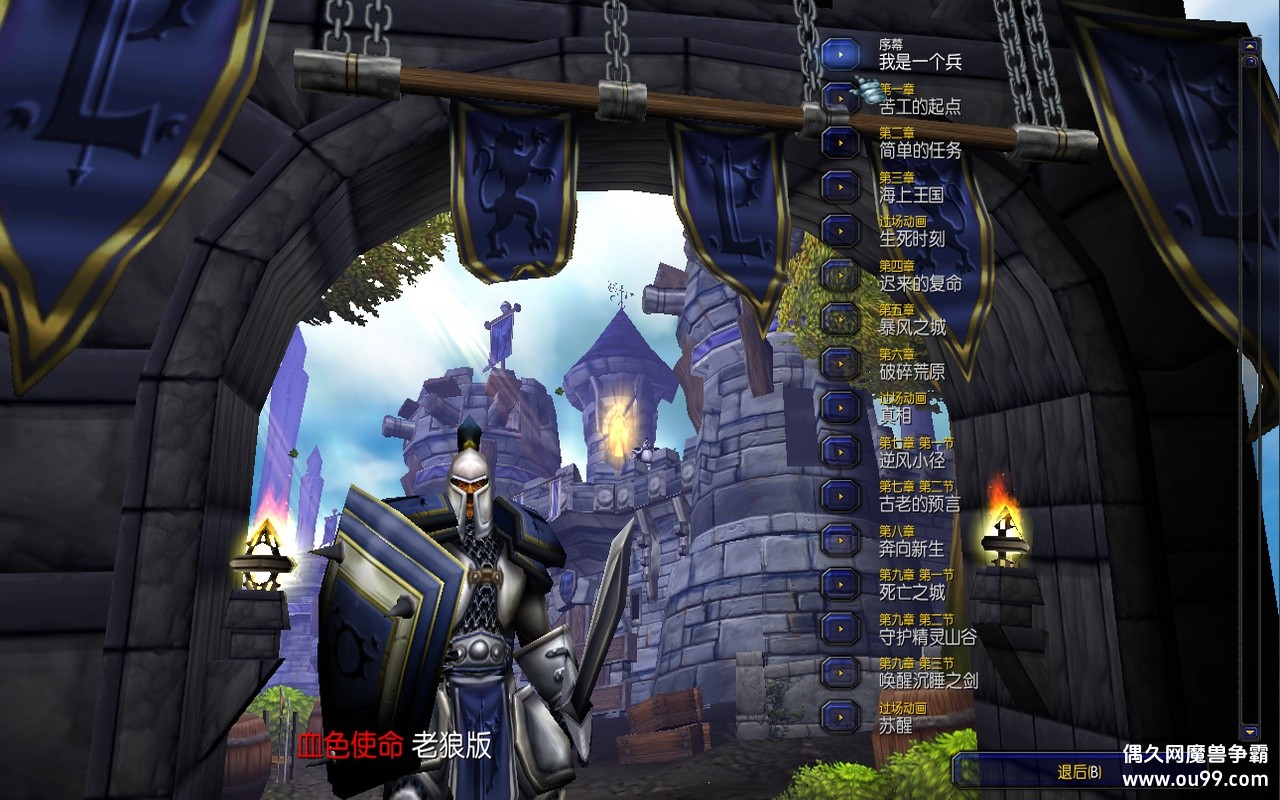Choose chapter four 迟来的复命

(841, 275)
